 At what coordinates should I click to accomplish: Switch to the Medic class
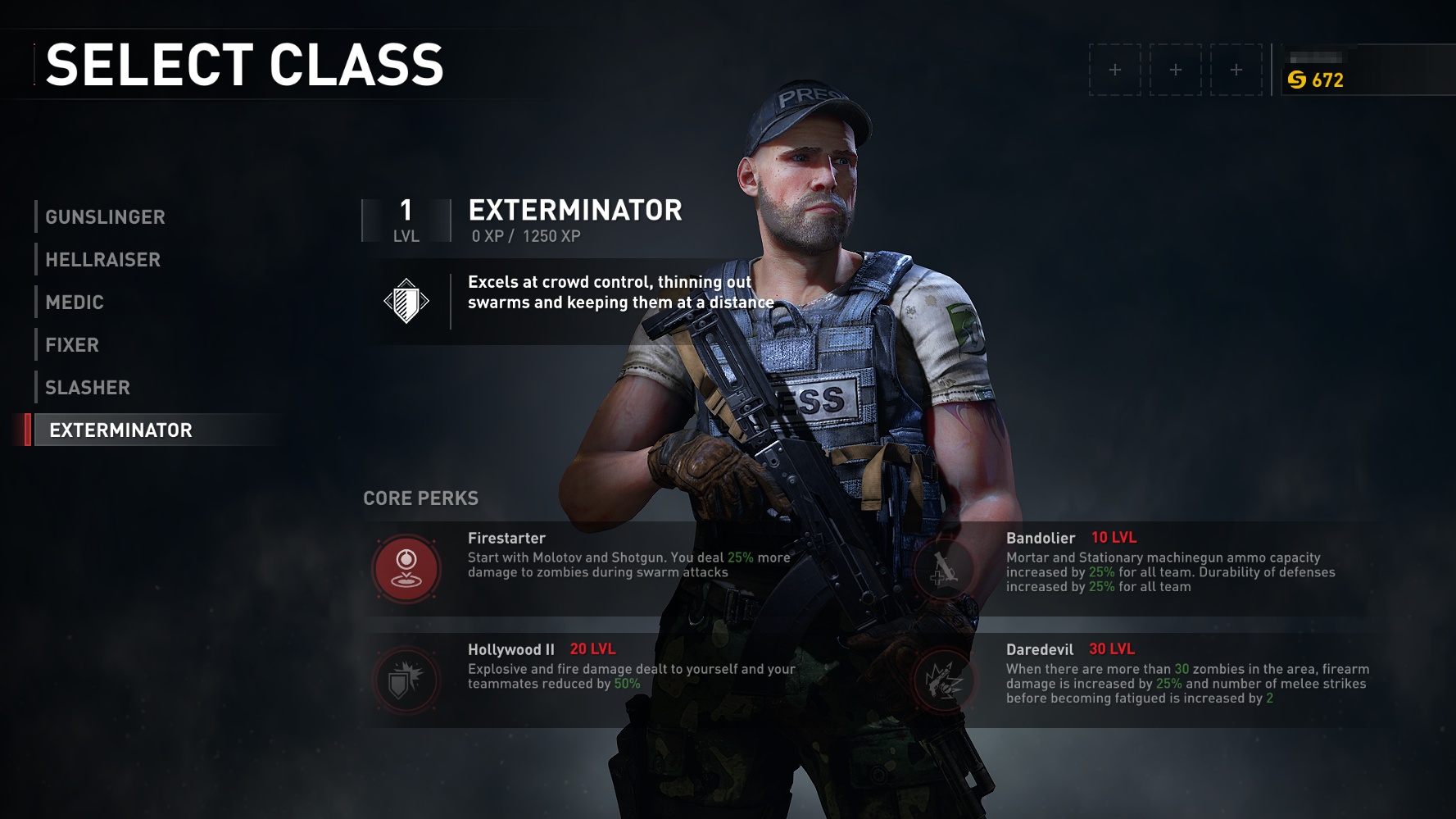75,303
